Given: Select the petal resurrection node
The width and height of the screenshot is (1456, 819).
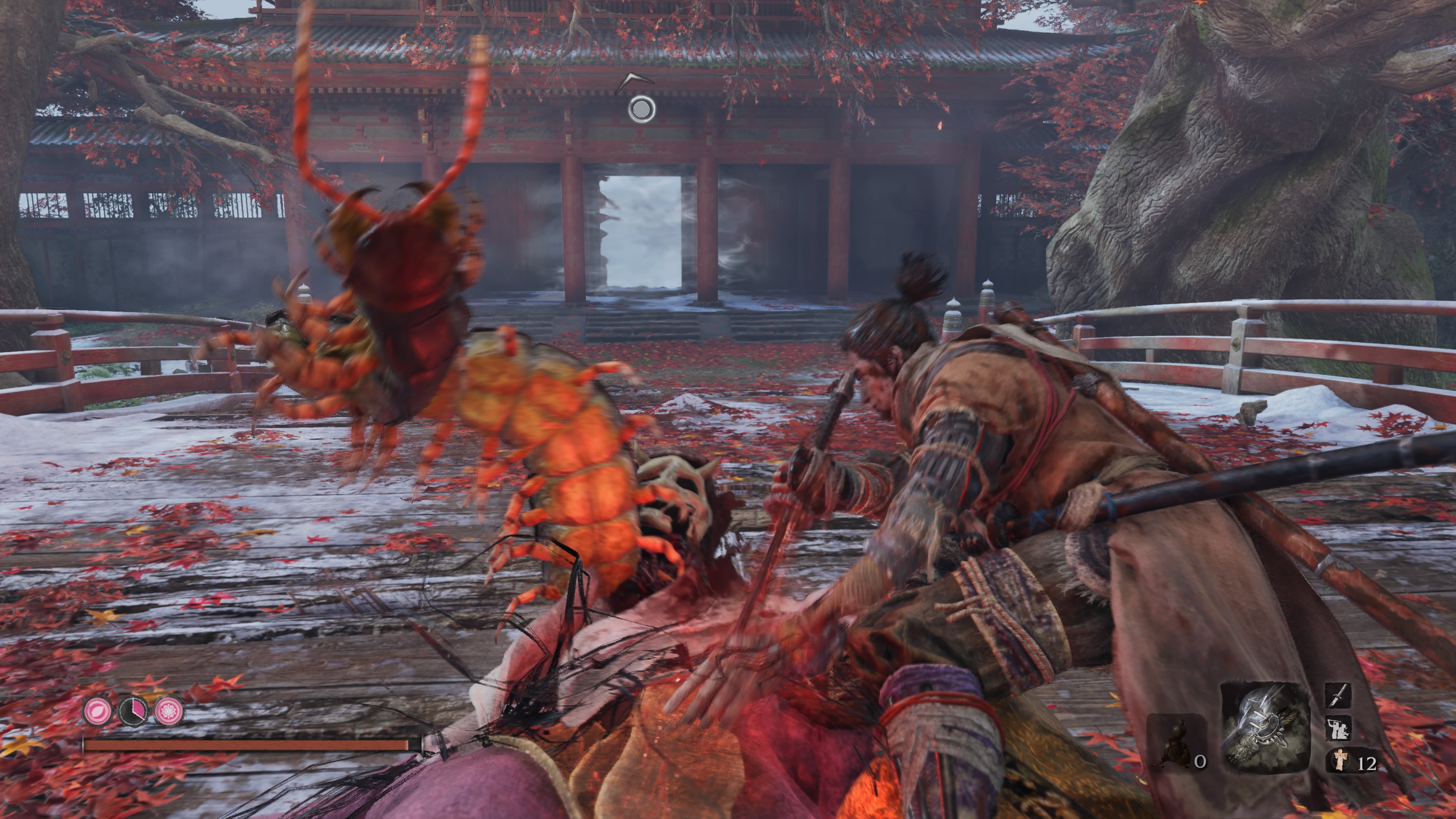Looking at the screenshot, I should click(x=98, y=711).
